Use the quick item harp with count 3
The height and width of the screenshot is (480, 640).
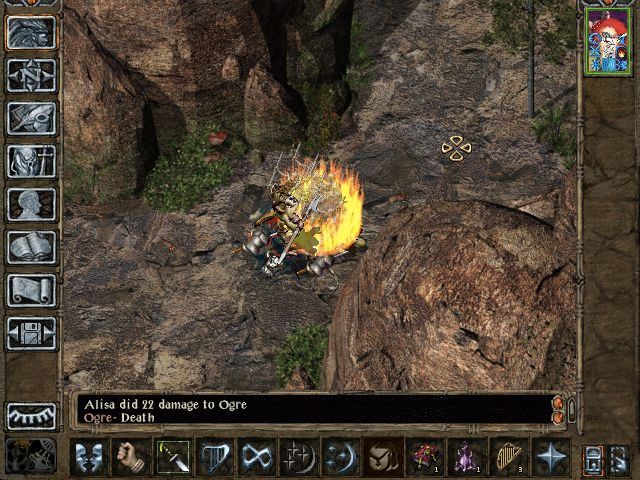tap(510, 457)
